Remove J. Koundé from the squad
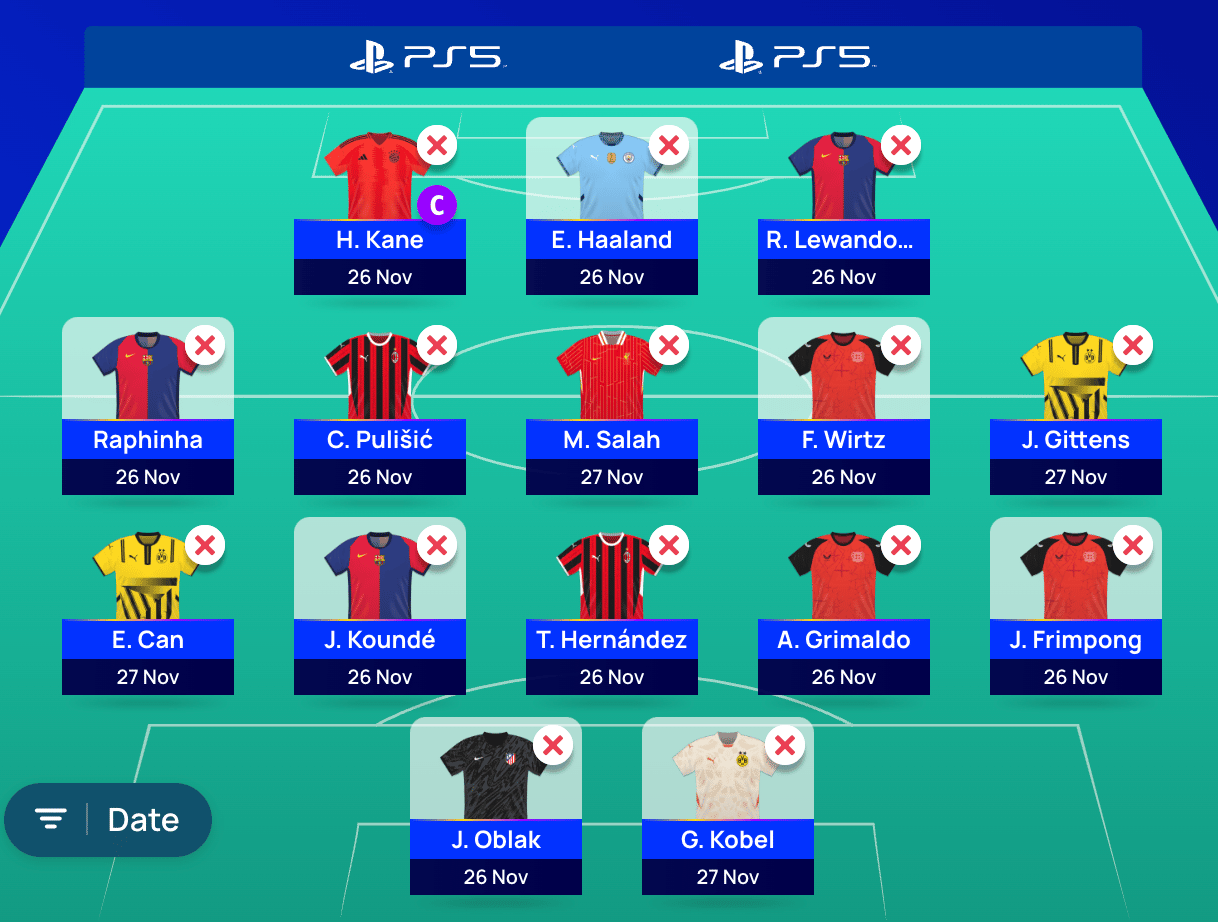This screenshot has height=922, width=1218. point(437,546)
